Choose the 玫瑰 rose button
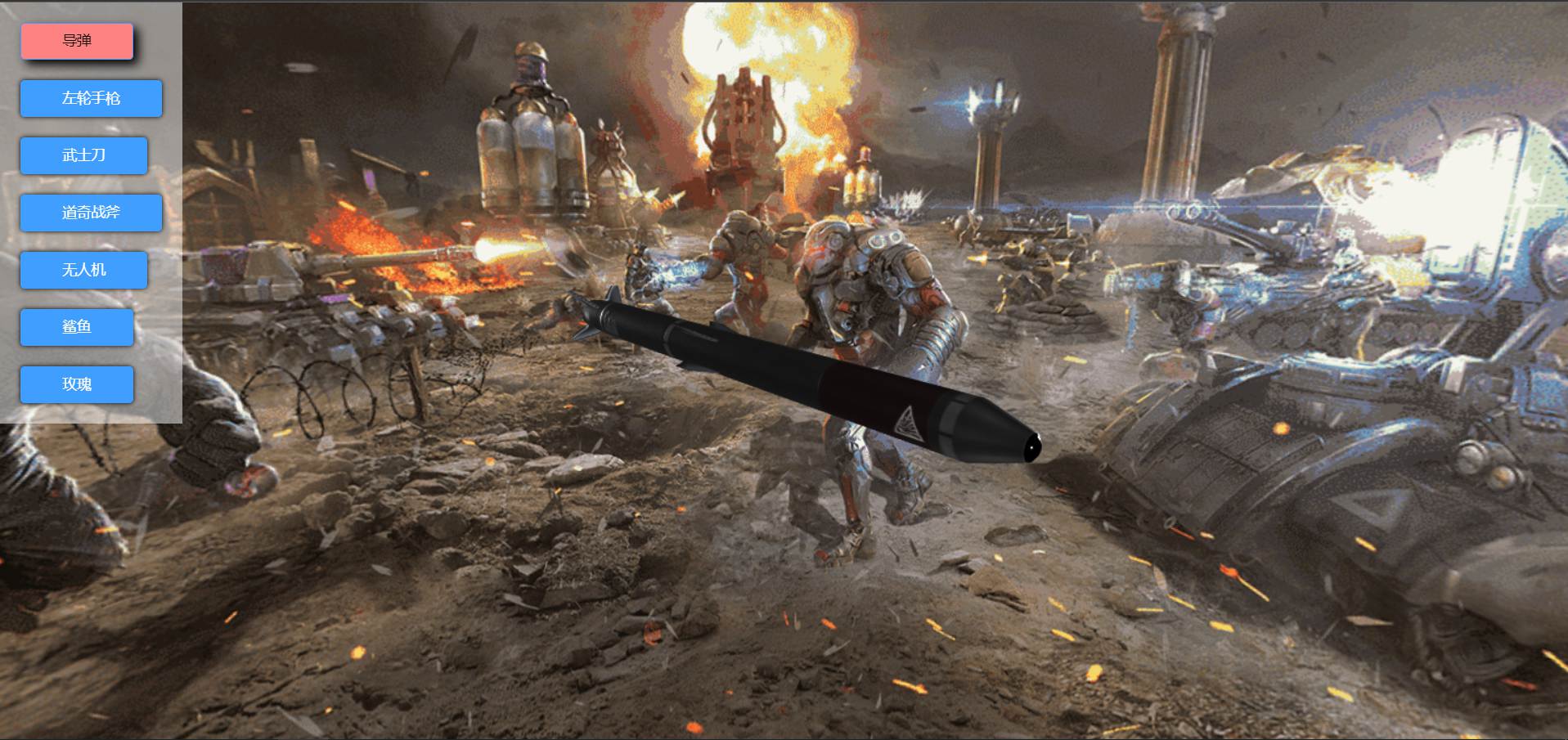The height and width of the screenshot is (740, 1568). [x=77, y=384]
